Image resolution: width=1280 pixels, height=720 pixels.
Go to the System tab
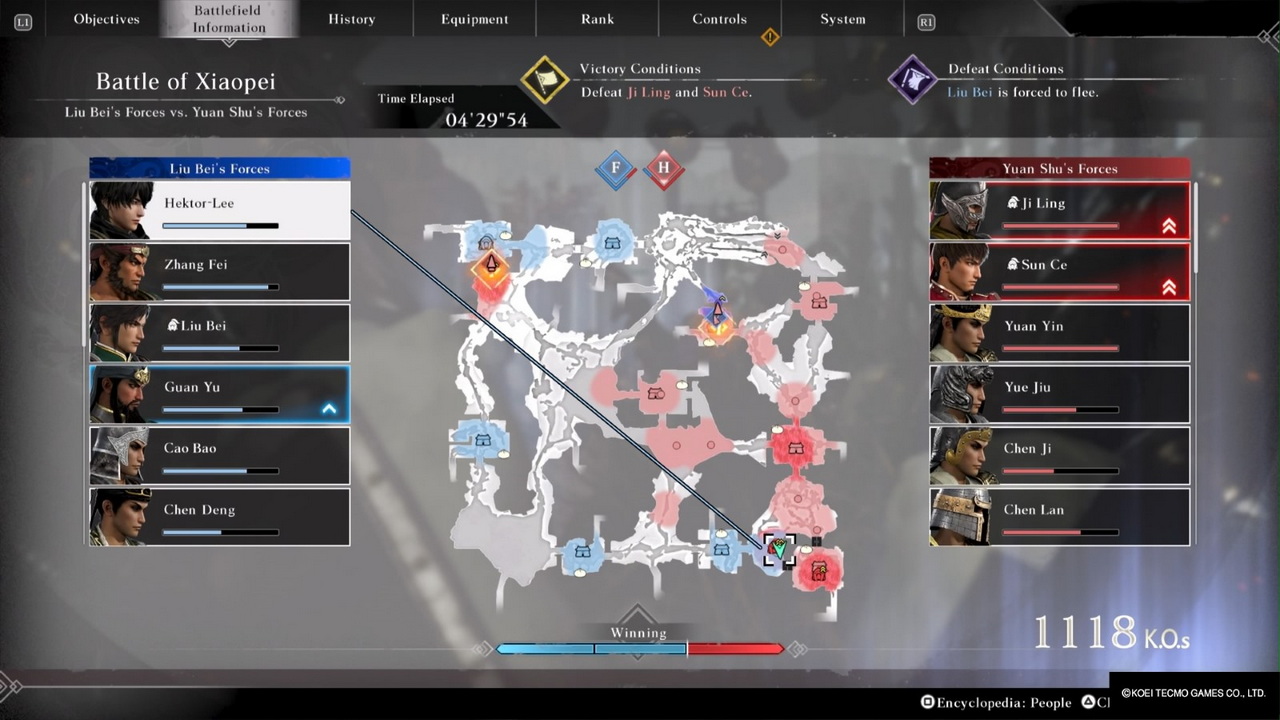[842, 19]
